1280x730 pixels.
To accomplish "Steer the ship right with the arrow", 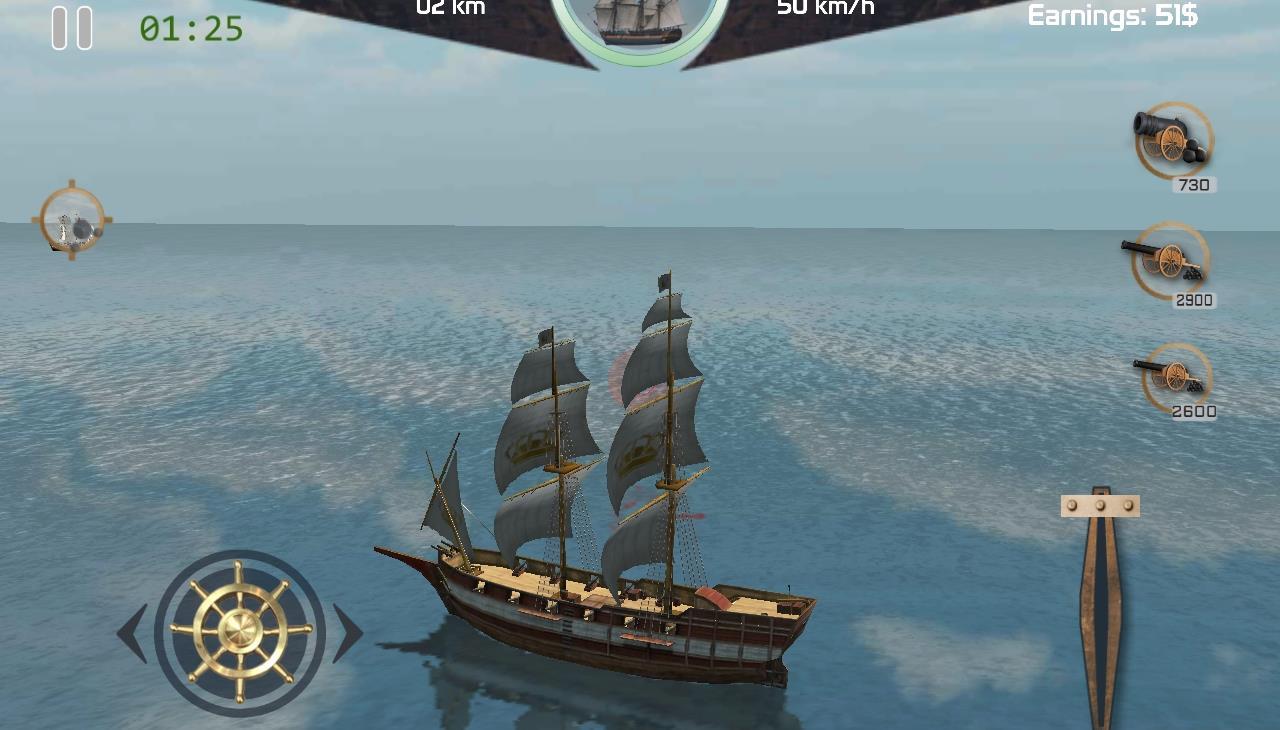I will (347, 633).
